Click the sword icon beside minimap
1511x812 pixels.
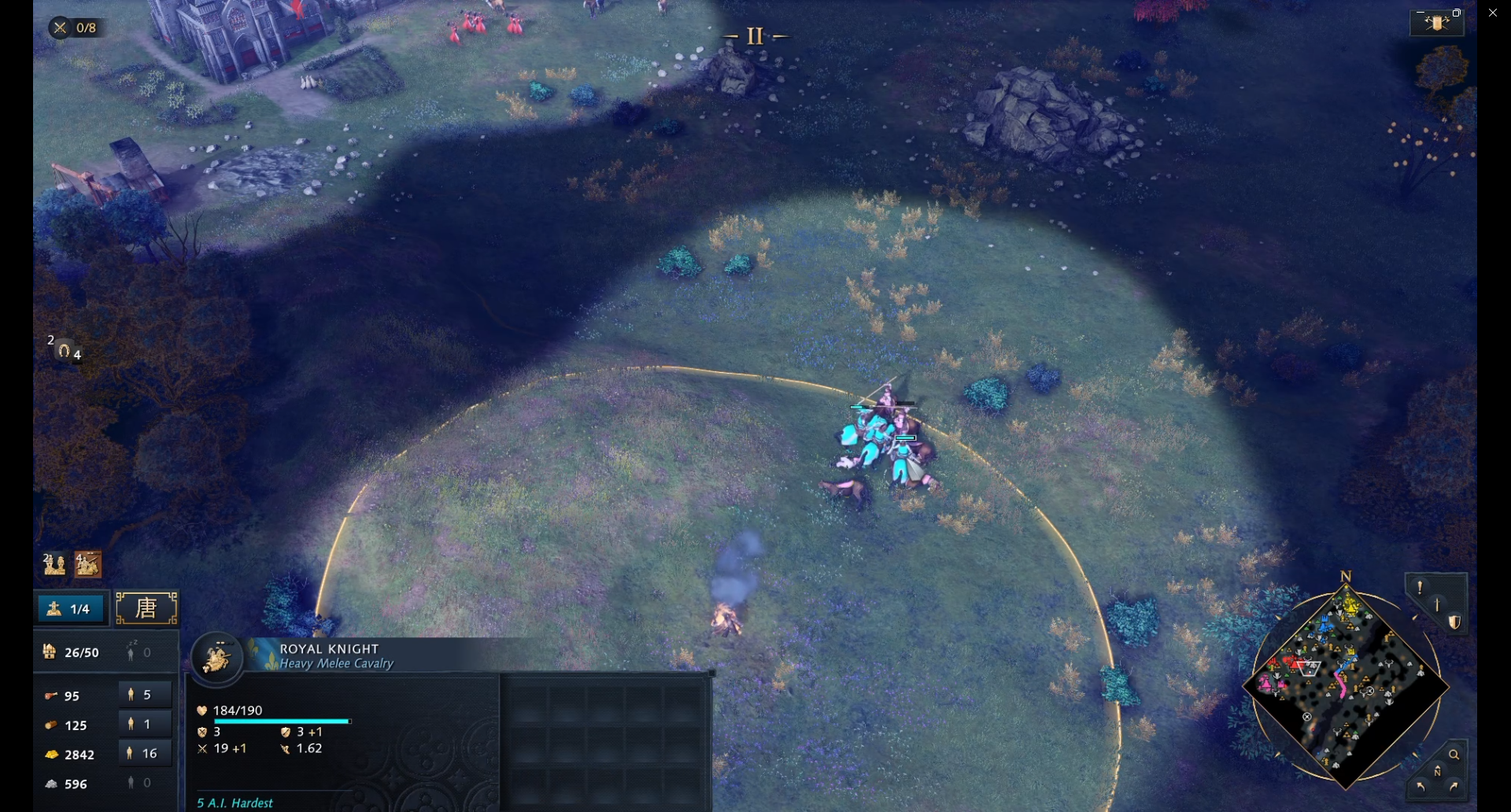pyautogui.click(x=1437, y=604)
